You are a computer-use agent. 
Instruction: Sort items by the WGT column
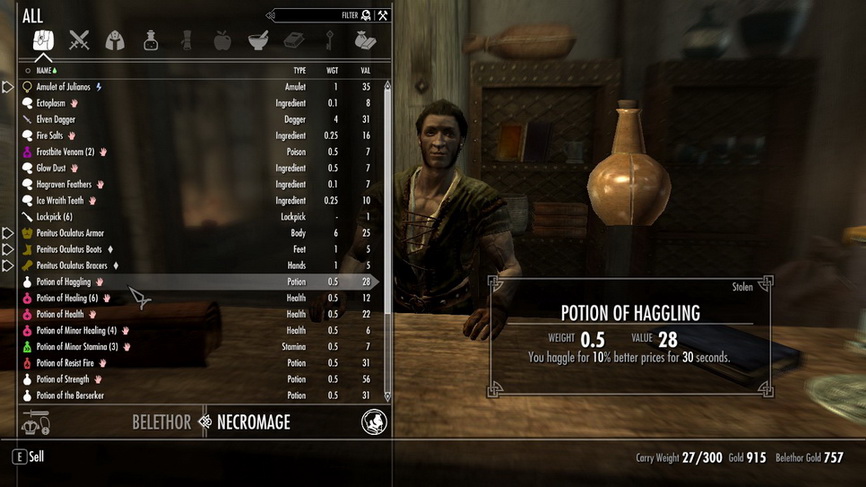click(x=332, y=71)
